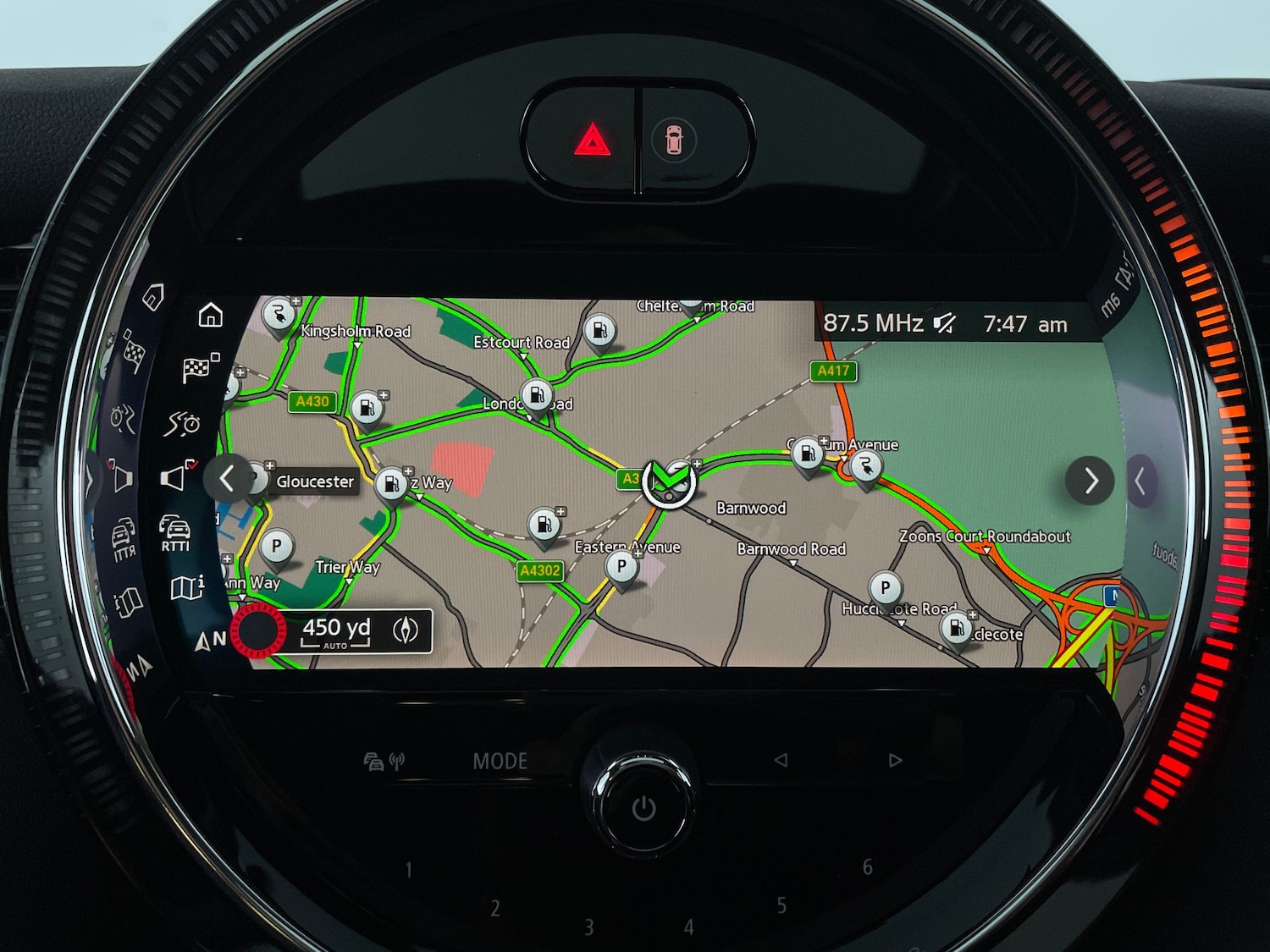Viewport: 1270px width, 952px height.
Task: Select the green current position marker
Action: coord(669,482)
